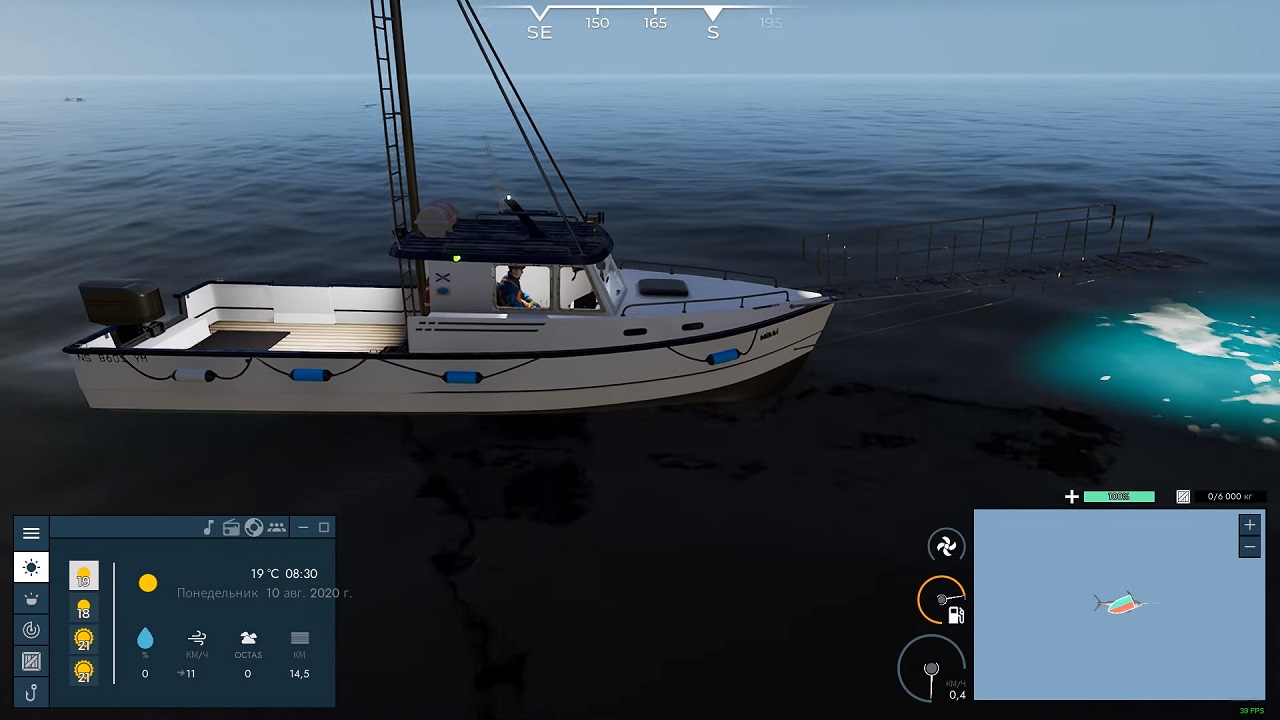The width and height of the screenshot is (1280, 720).
Task: Select the forecast tile showing 19 degrees
Action: tap(84, 576)
